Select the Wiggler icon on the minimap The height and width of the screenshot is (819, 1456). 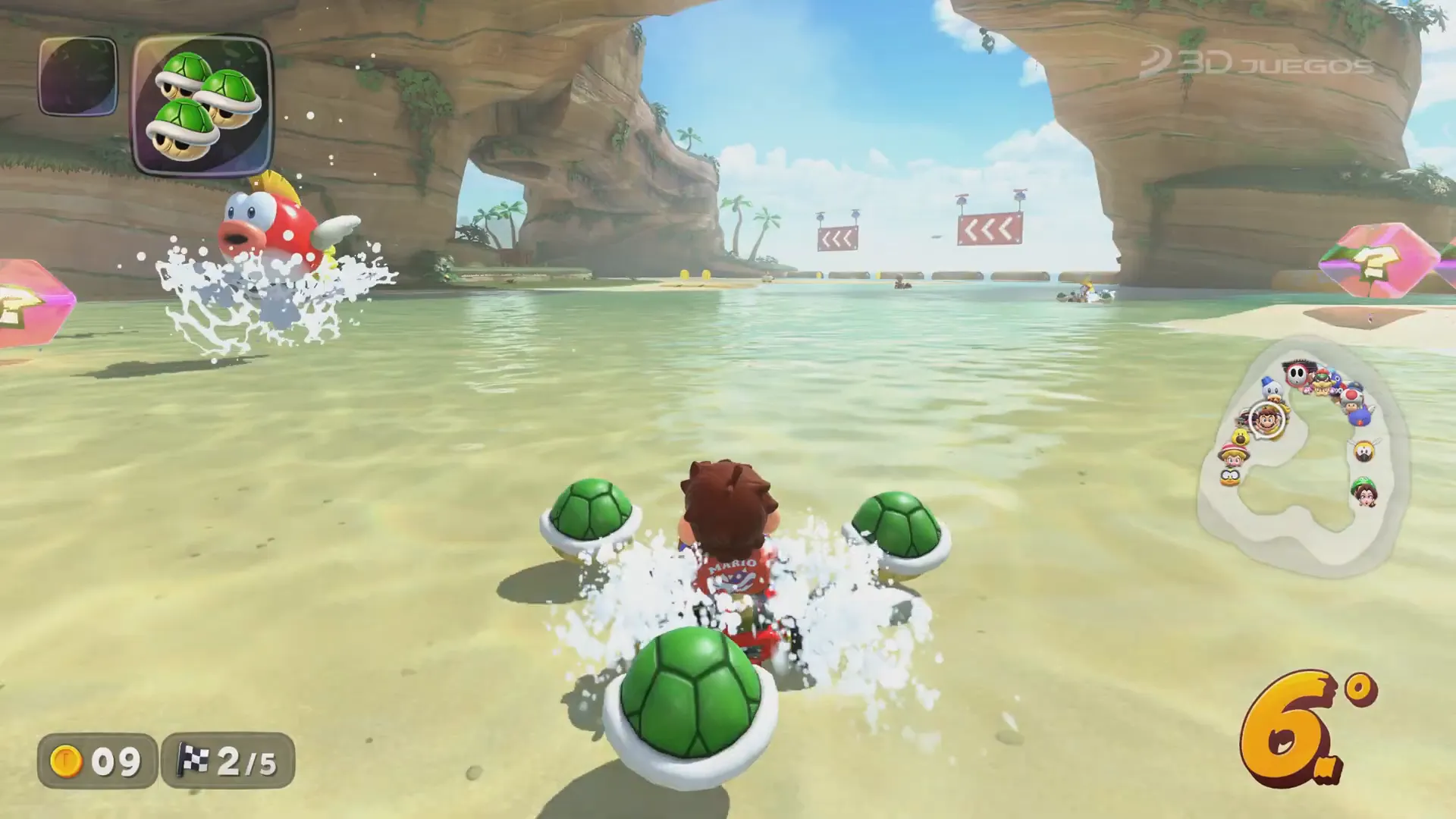[x=1366, y=449]
